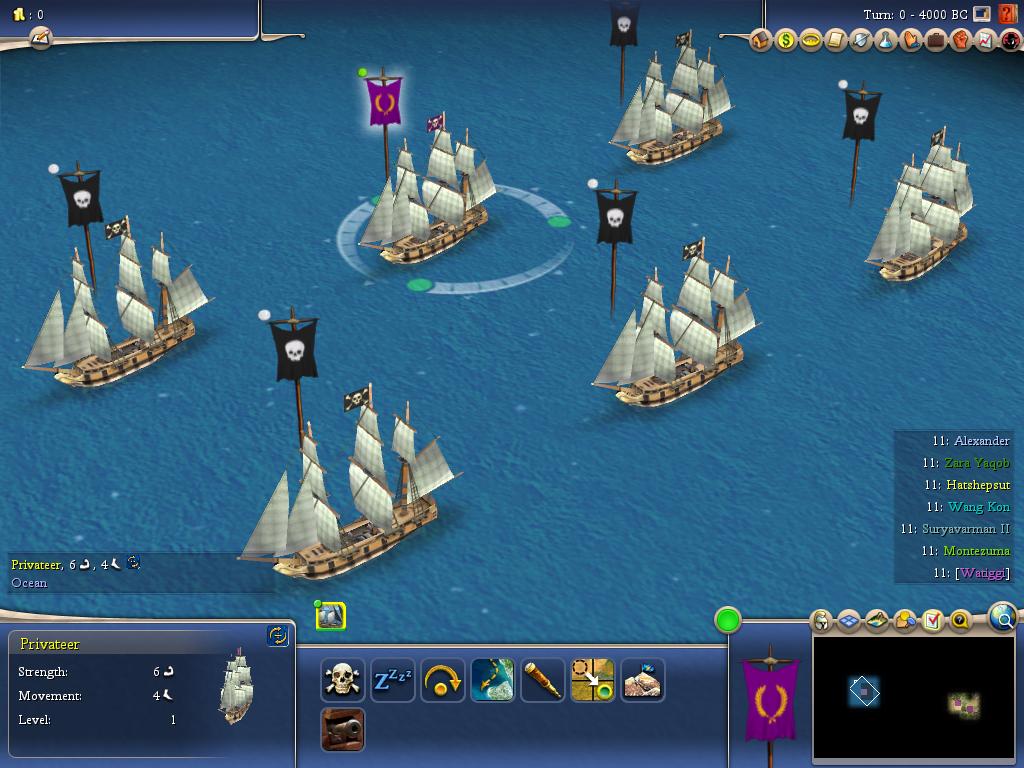Open the Technology Advisor flask icon
Image resolution: width=1024 pixels, height=768 pixels.
coord(886,41)
